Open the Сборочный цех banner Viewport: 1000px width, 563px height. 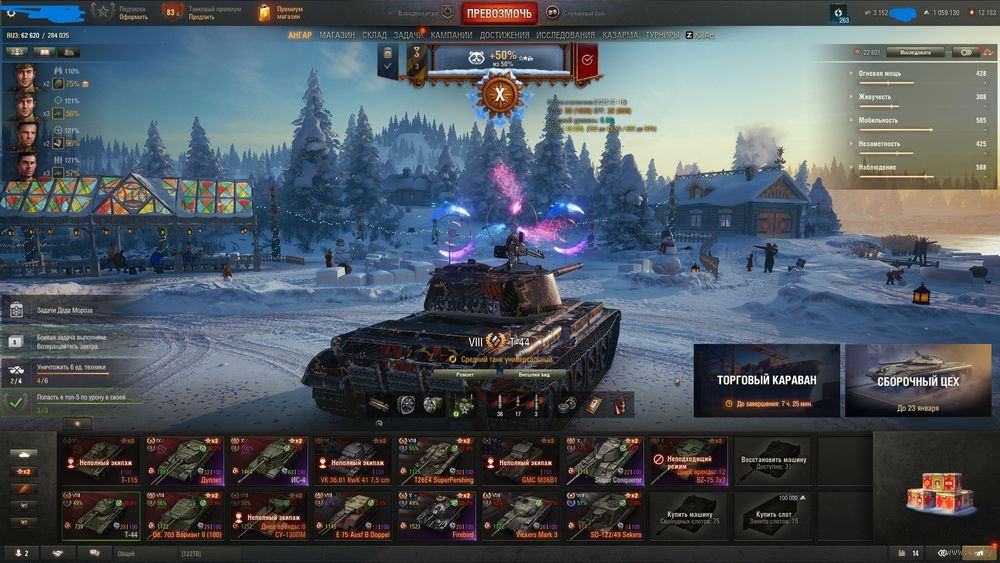coord(918,380)
